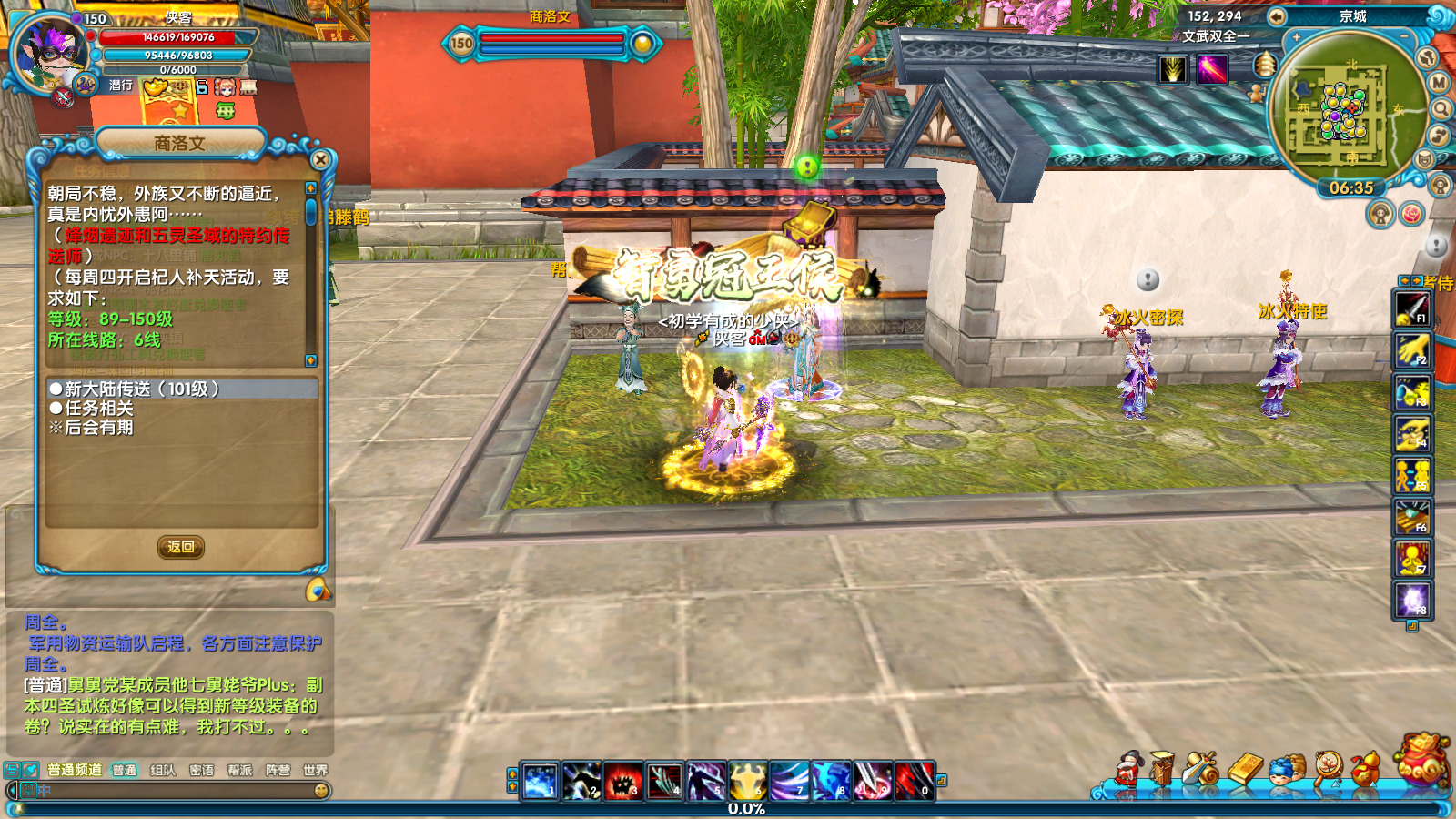The height and width of the screenshot is (819, 1456).
Task: Open the red lucky bag icon
Action: tap(1422, 760)
